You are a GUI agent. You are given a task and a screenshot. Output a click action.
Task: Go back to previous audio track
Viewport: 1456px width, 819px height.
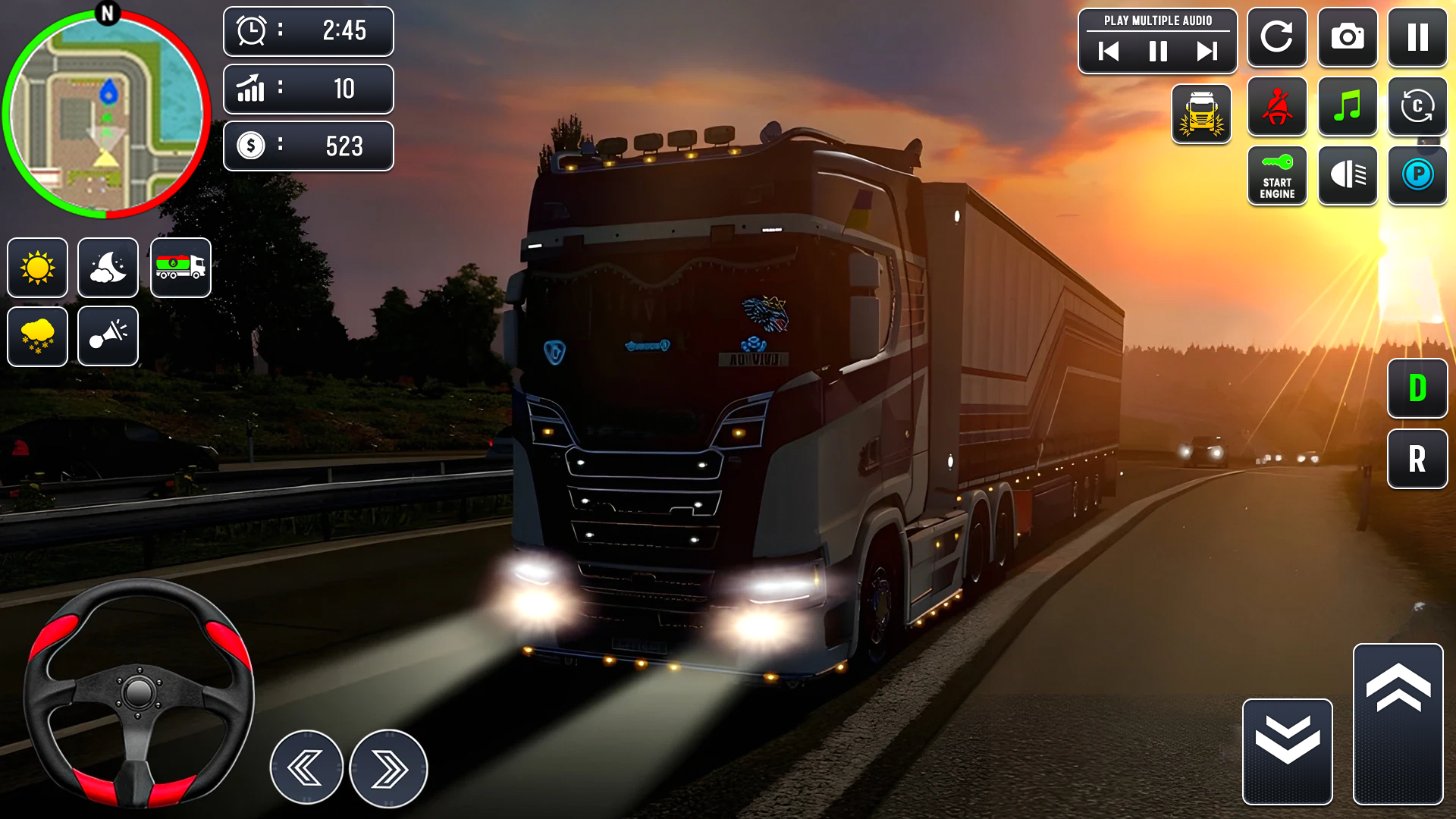pyautogui.click(x=1109, y=52)
